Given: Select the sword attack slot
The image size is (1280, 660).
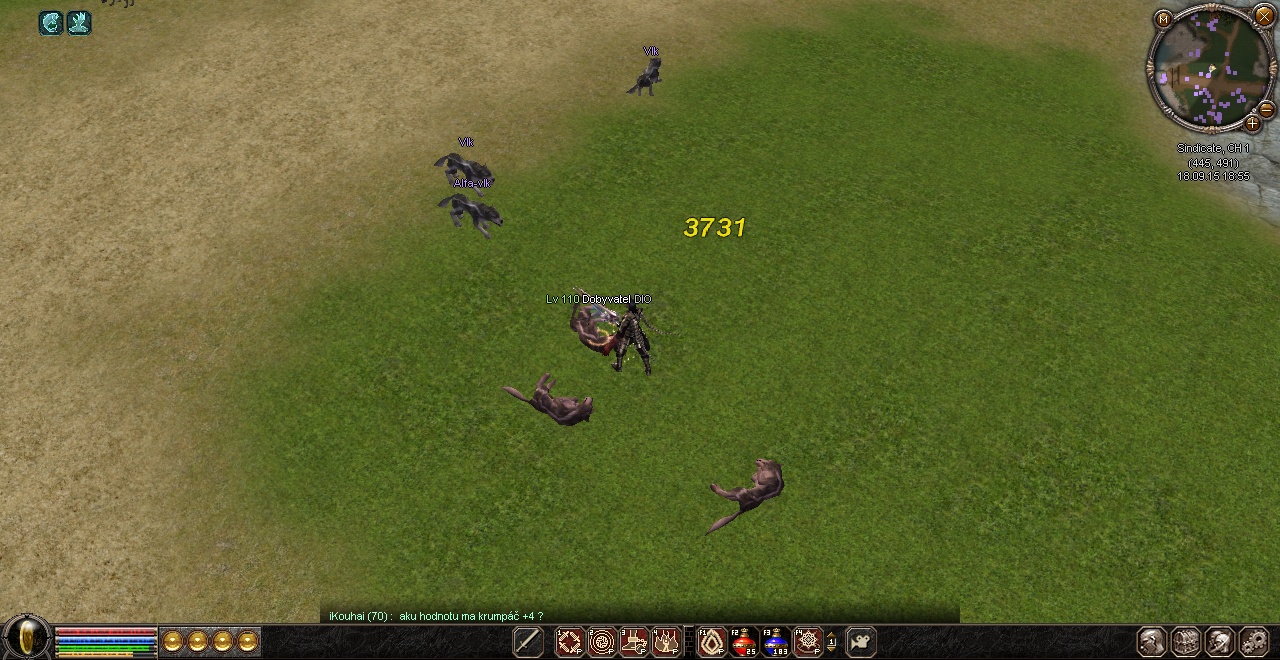Looking at the screenshot, I should tap(527, 641).
